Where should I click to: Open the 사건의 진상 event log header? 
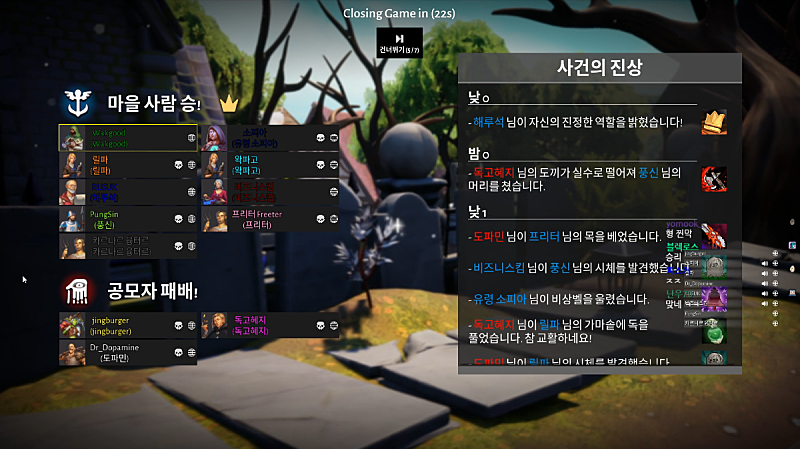599,69
